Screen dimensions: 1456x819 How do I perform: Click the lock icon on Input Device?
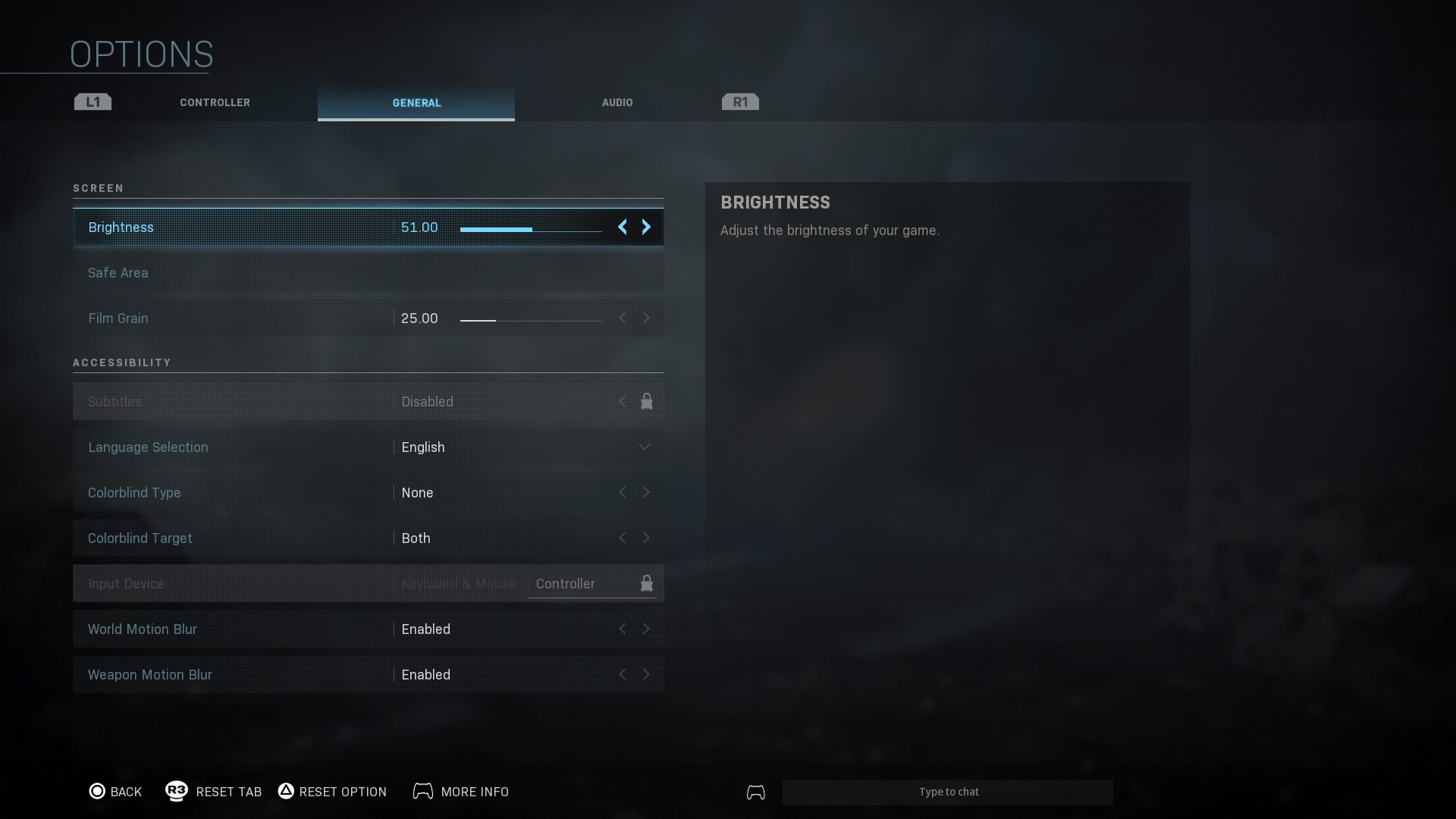tap(646, 583)
